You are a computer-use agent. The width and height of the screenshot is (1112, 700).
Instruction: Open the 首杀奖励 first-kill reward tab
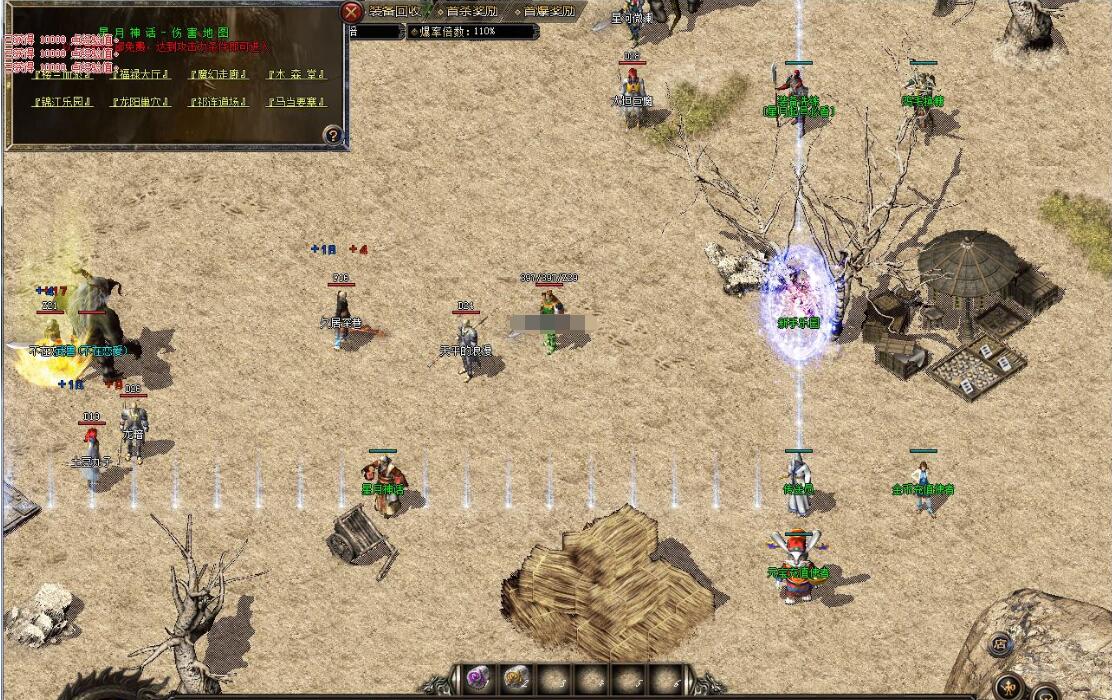pyautogui.click(x=471, y=11)
